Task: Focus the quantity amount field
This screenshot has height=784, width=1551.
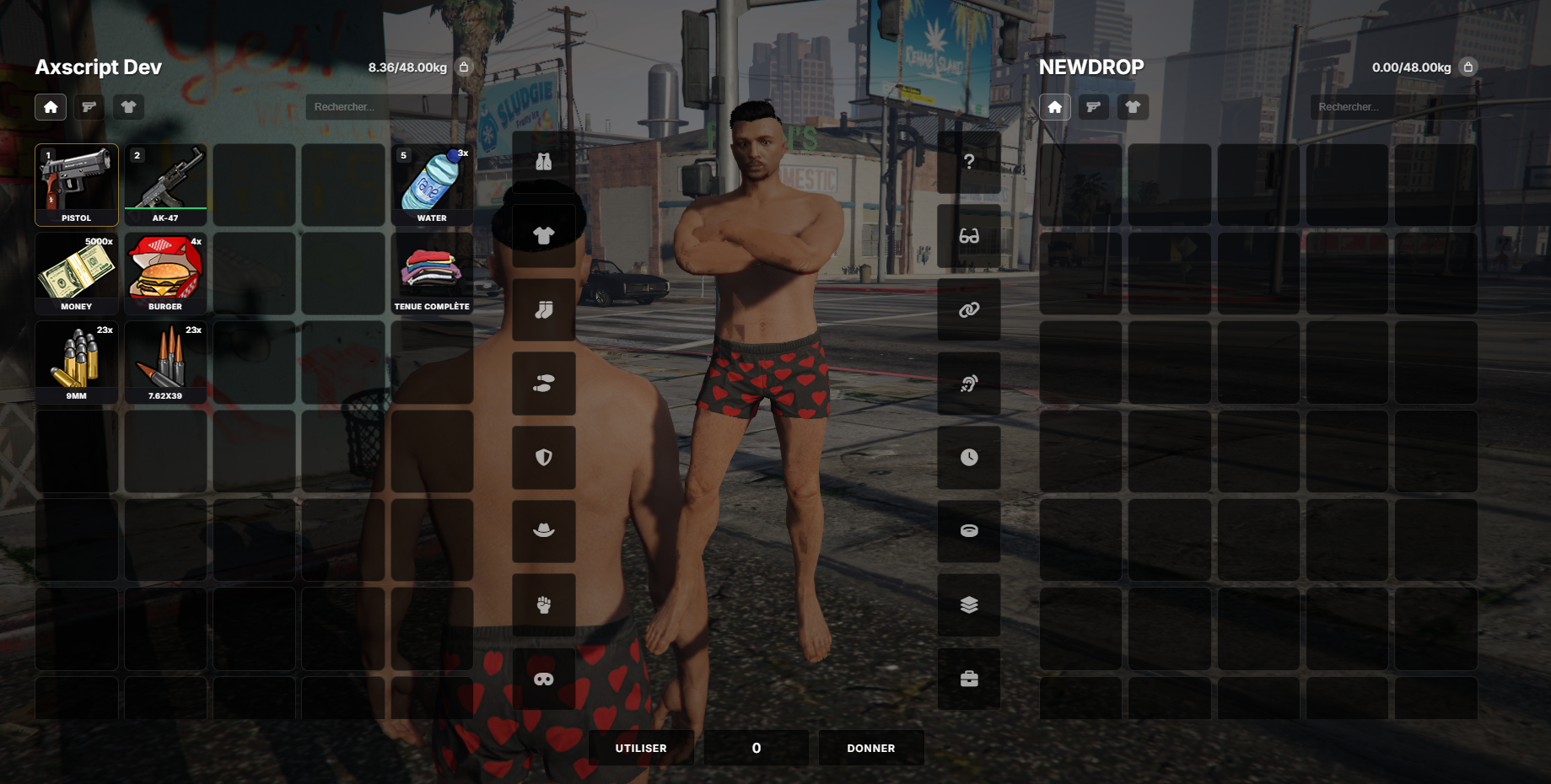Action: pyautogui.click(x=757, y=748)
